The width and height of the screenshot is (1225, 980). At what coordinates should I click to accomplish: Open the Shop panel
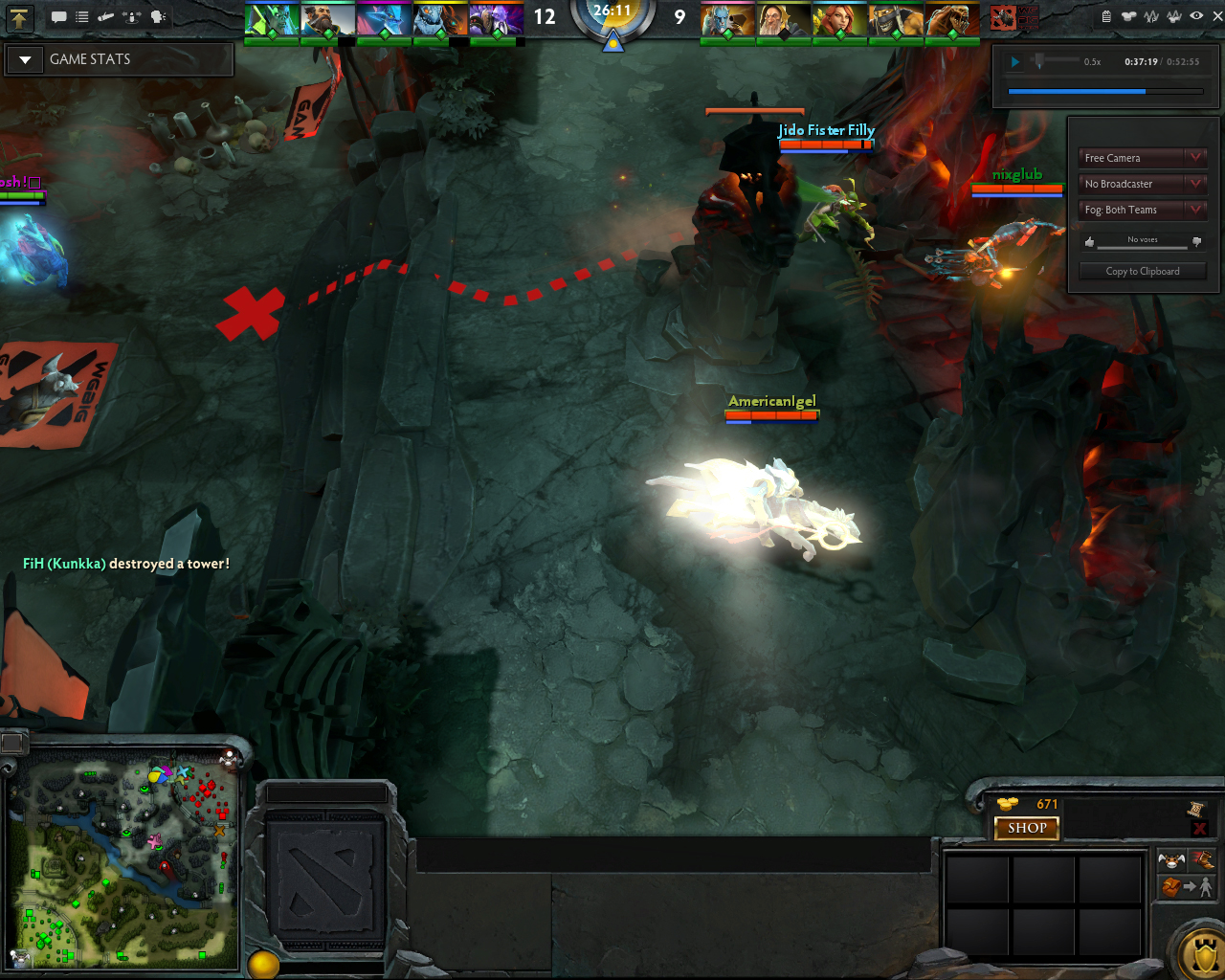click(x=1027, y=828)
